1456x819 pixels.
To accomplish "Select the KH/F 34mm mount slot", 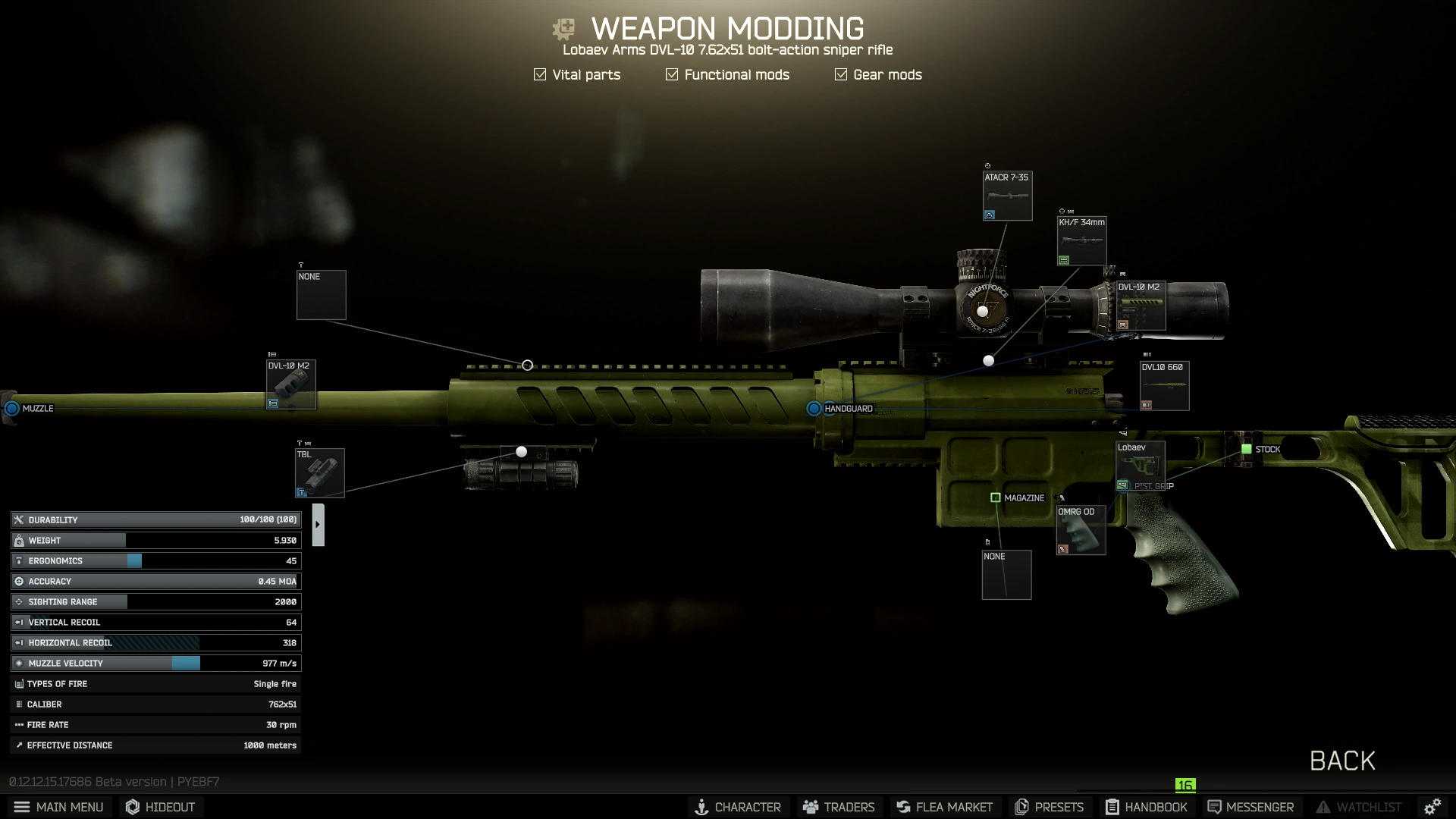I will (1081, 241).
